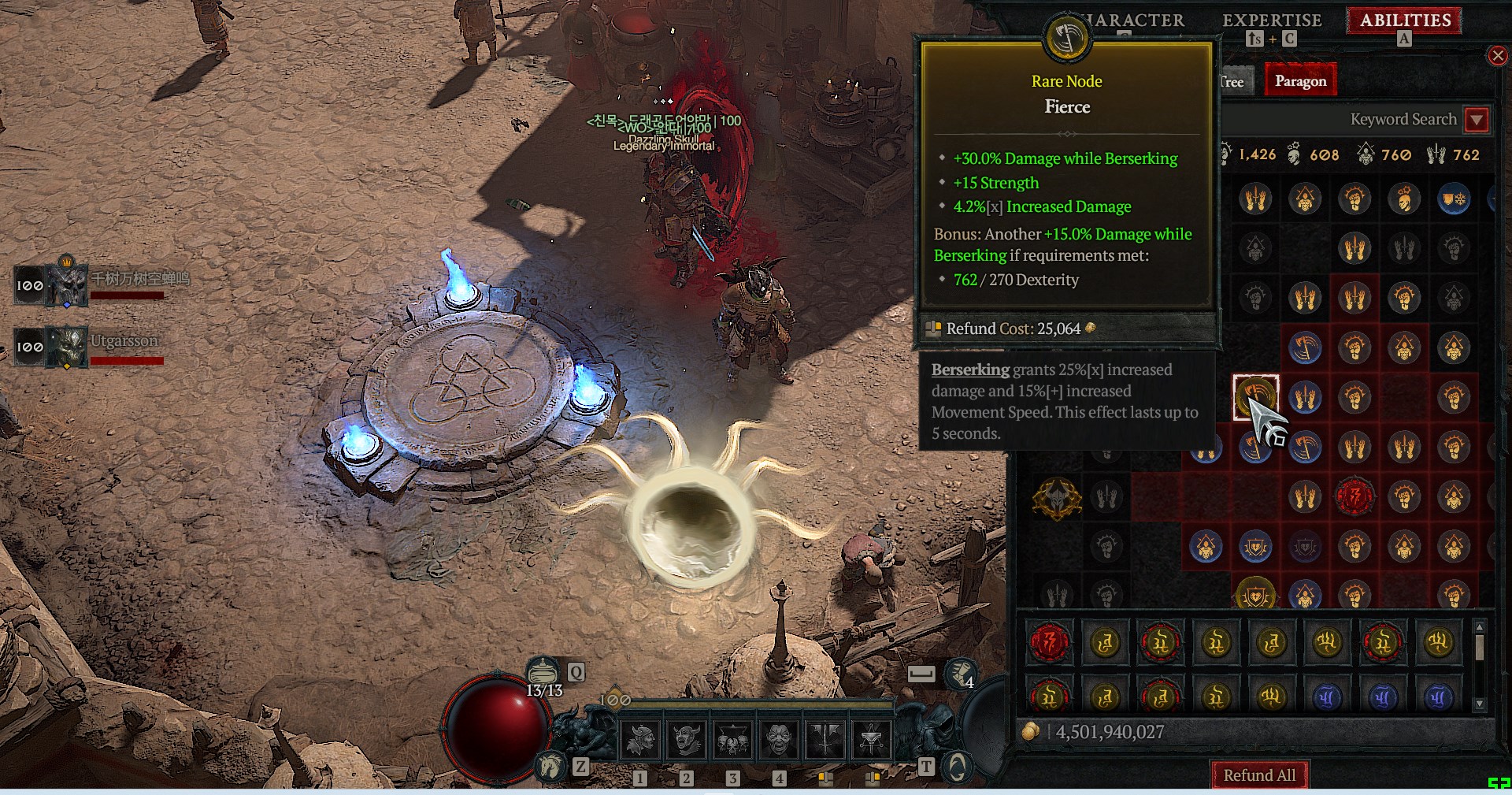Image resolution: width=1512 pixels, height=795 pixels.
Task: Activate the three skulls skill
Action: [732, 739]
